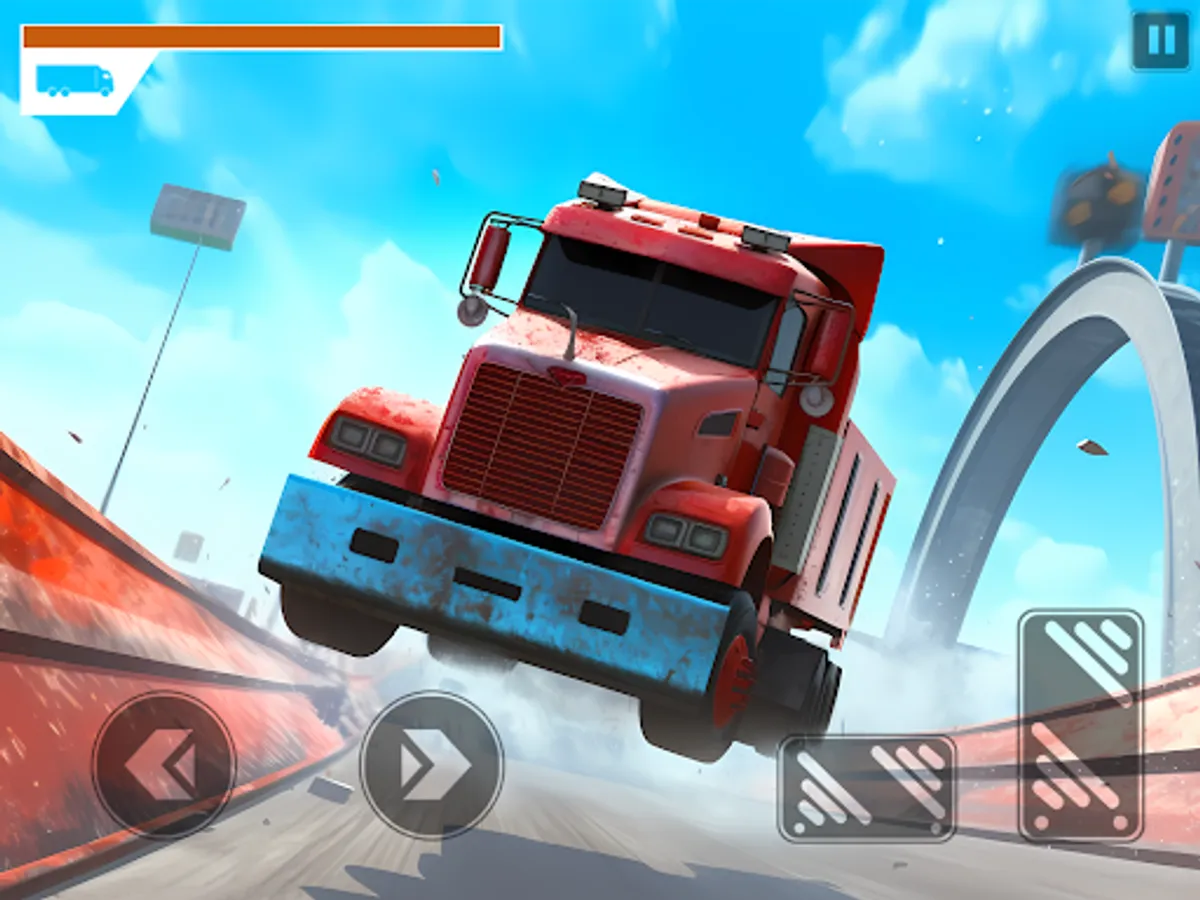
Task: Hit the tall gas pedal
Action: pos(1081,725)
